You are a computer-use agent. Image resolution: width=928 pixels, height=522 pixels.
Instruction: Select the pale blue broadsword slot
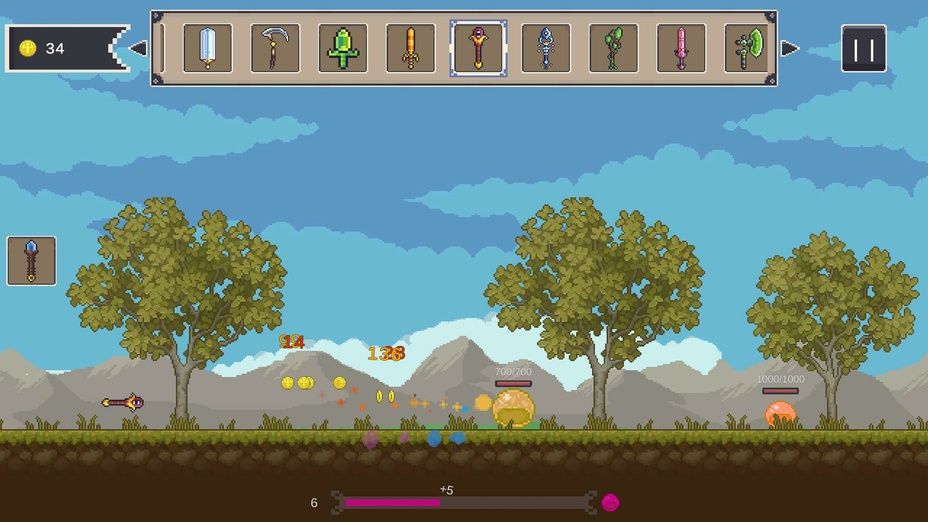pyautogui.click(x=208, y=48)
